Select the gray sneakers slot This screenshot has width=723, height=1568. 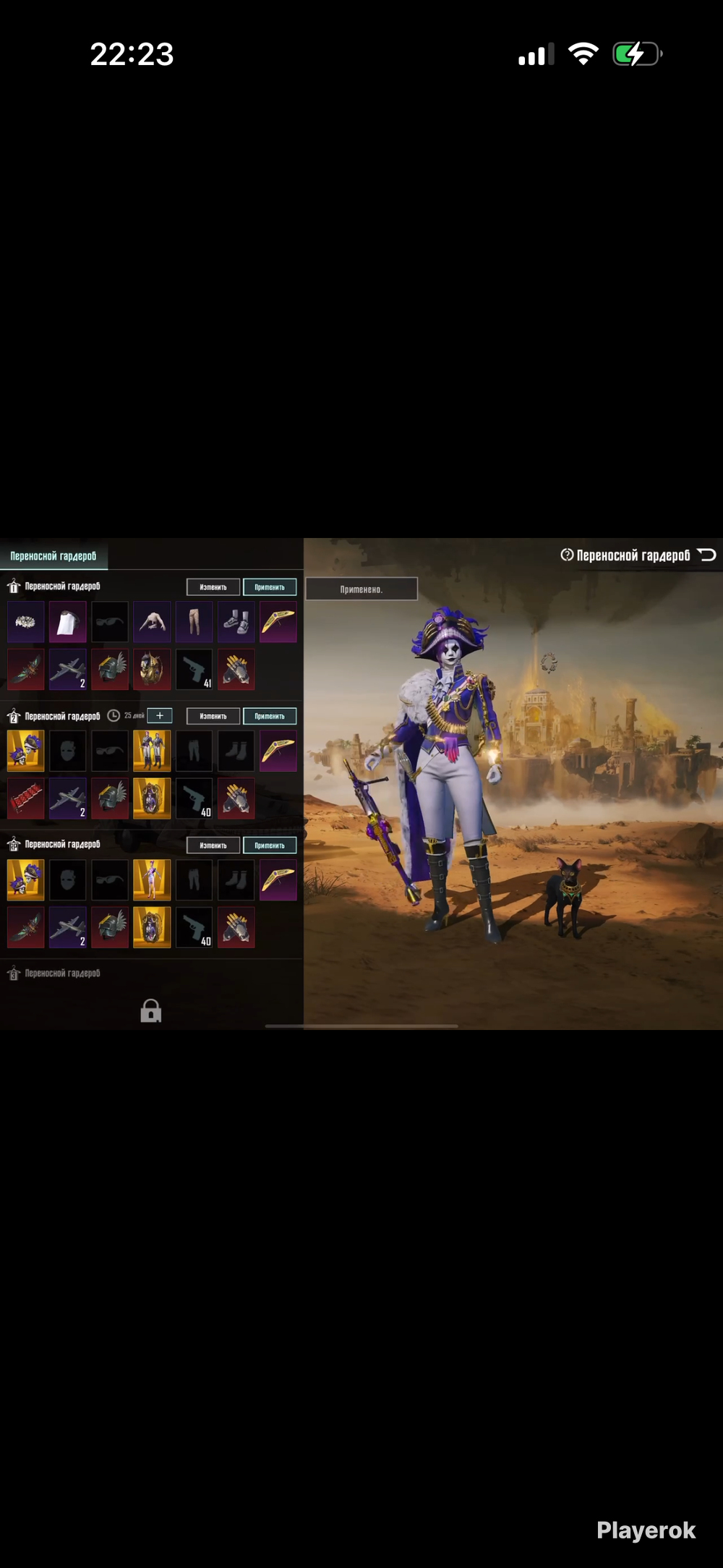click(x=236, y=622)
